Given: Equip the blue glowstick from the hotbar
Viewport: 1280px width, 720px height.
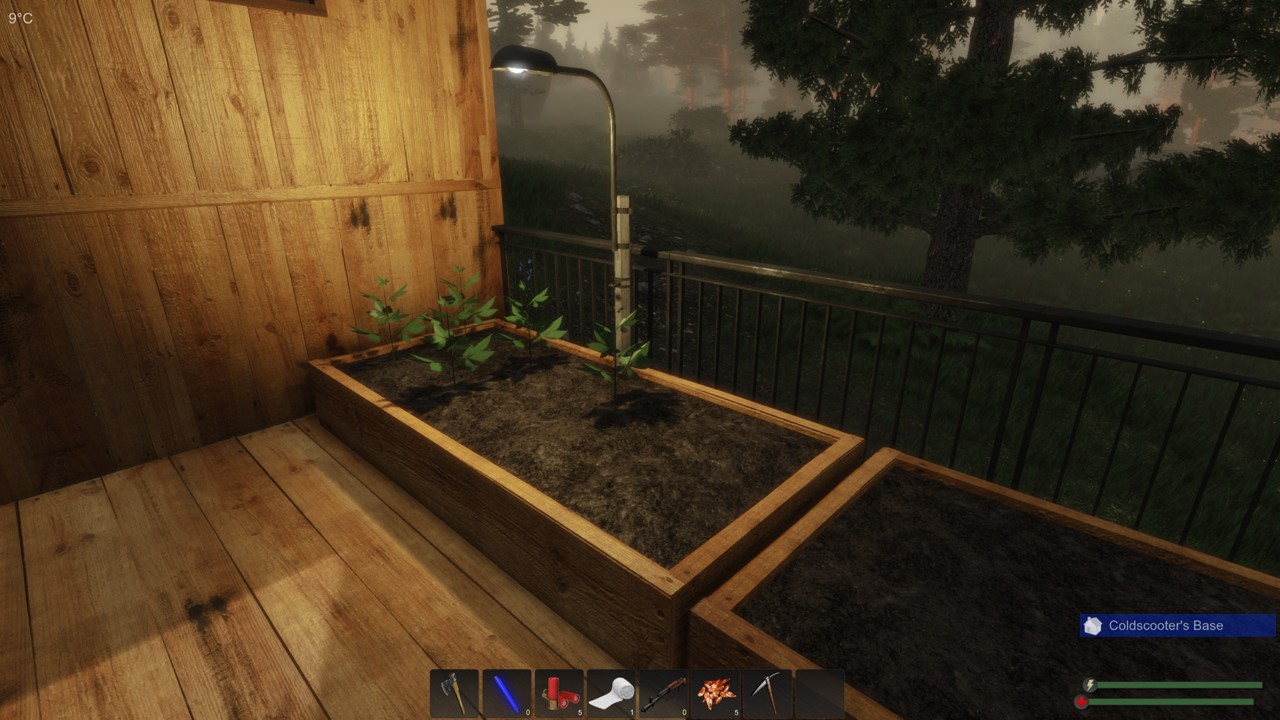Looking at the screenshot, I should [x=507, y=693].
